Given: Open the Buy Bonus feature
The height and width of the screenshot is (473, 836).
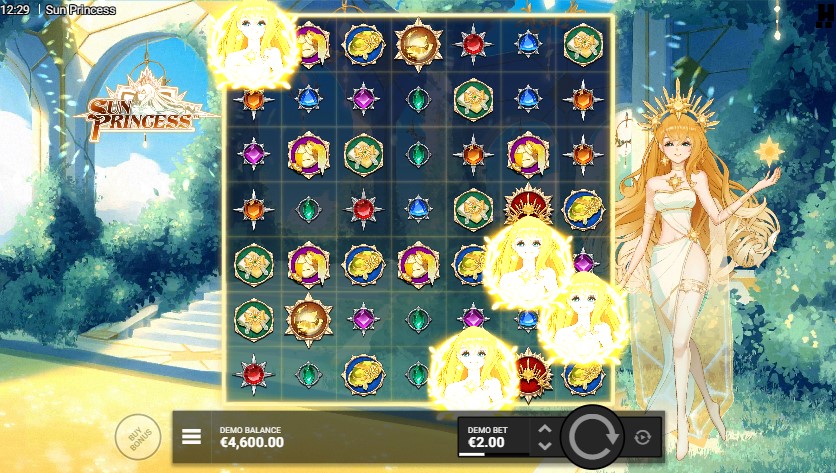Looking at the screenshot, I should pyautogui.click(x=137, y=437).
